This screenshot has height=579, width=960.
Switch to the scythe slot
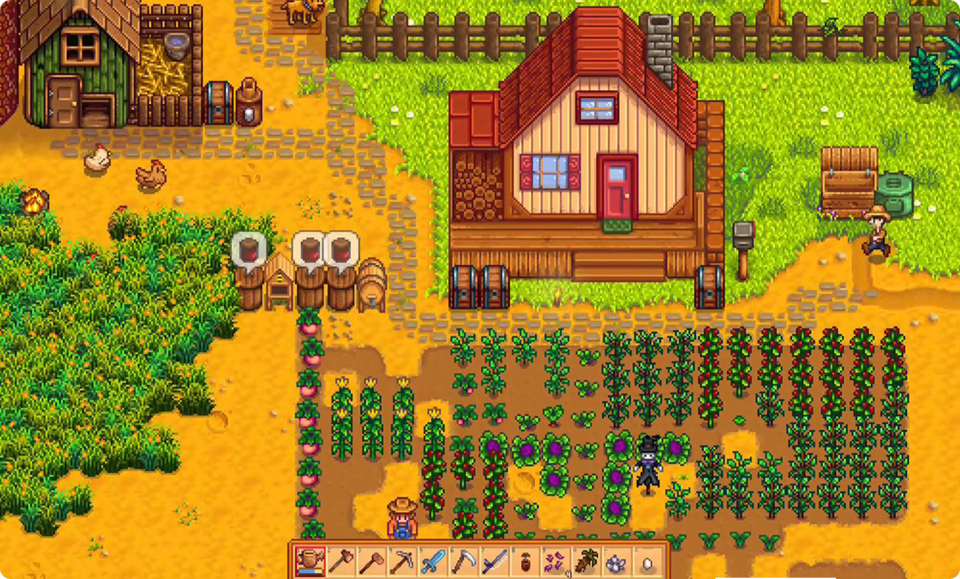click(464, 561)
